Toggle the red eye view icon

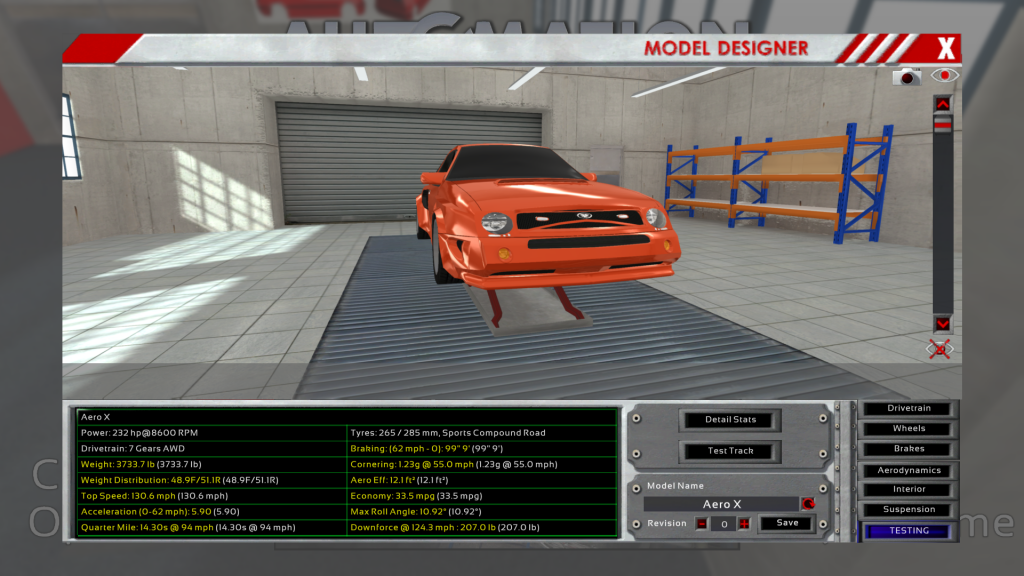tap(945, 75)
